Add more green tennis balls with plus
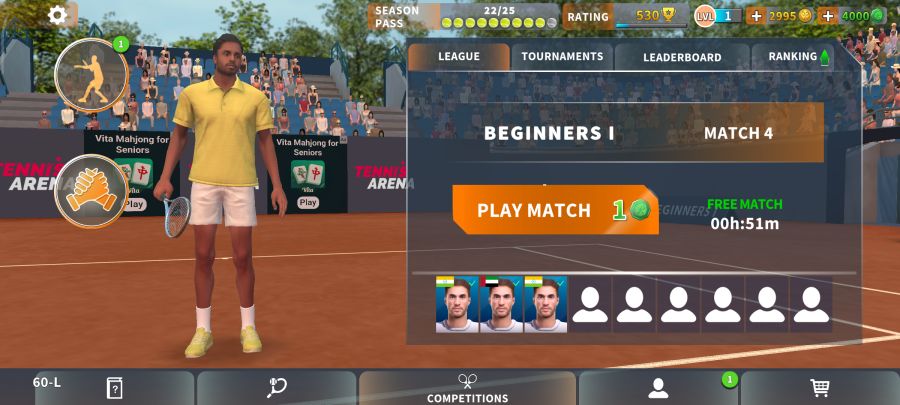Image resolution: width=900 pixels, height=405 pixels. coord(828,16)
